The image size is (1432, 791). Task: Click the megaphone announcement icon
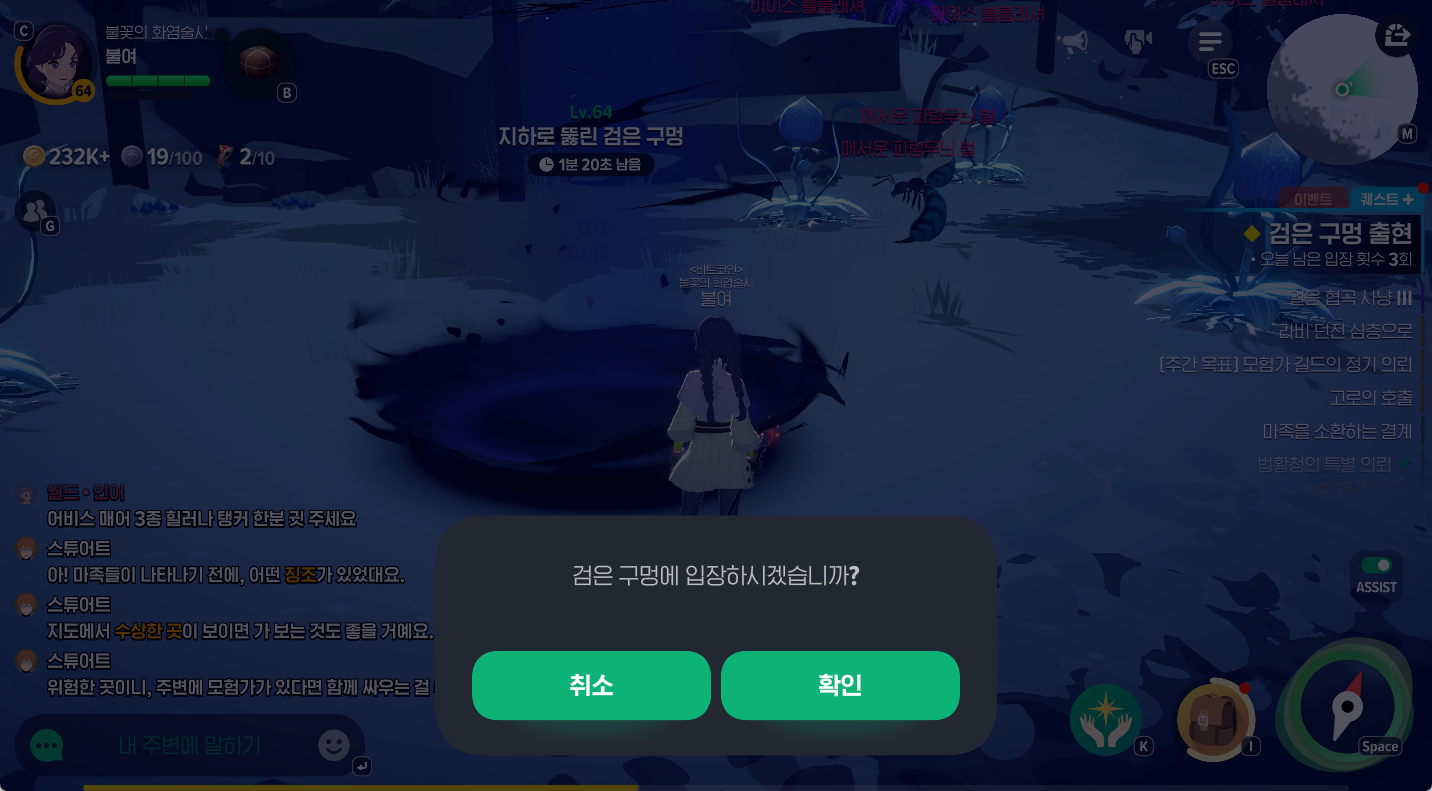(x=1074, y=38)
